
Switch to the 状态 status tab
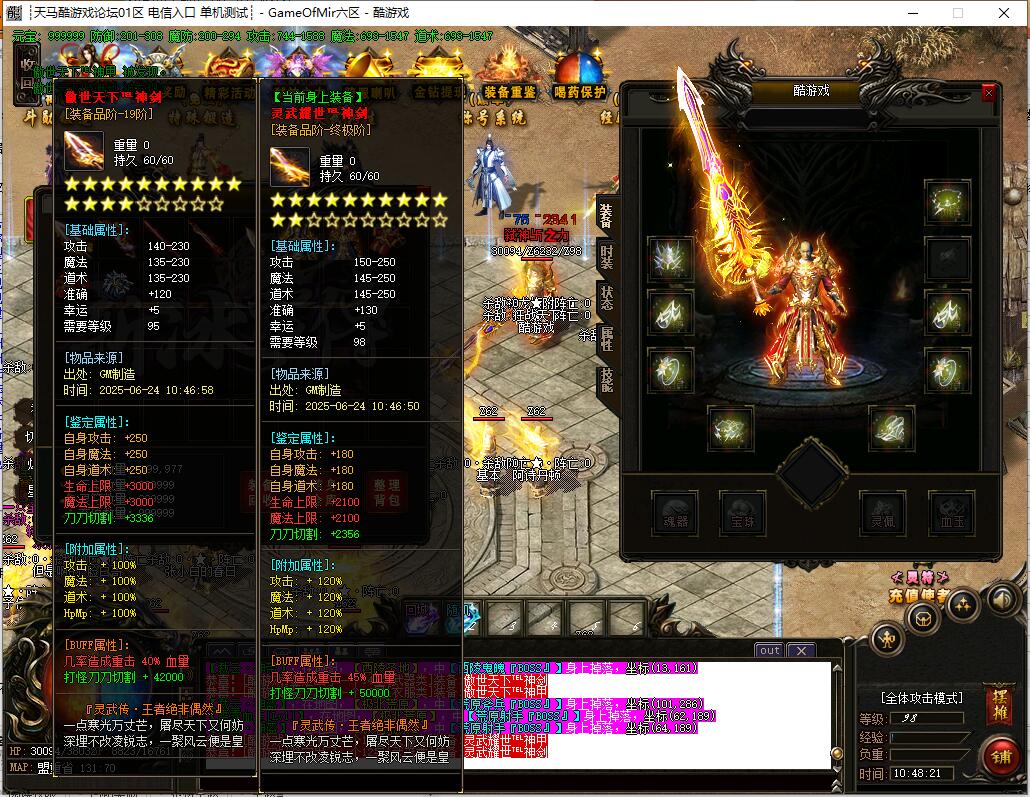(606, 297)
